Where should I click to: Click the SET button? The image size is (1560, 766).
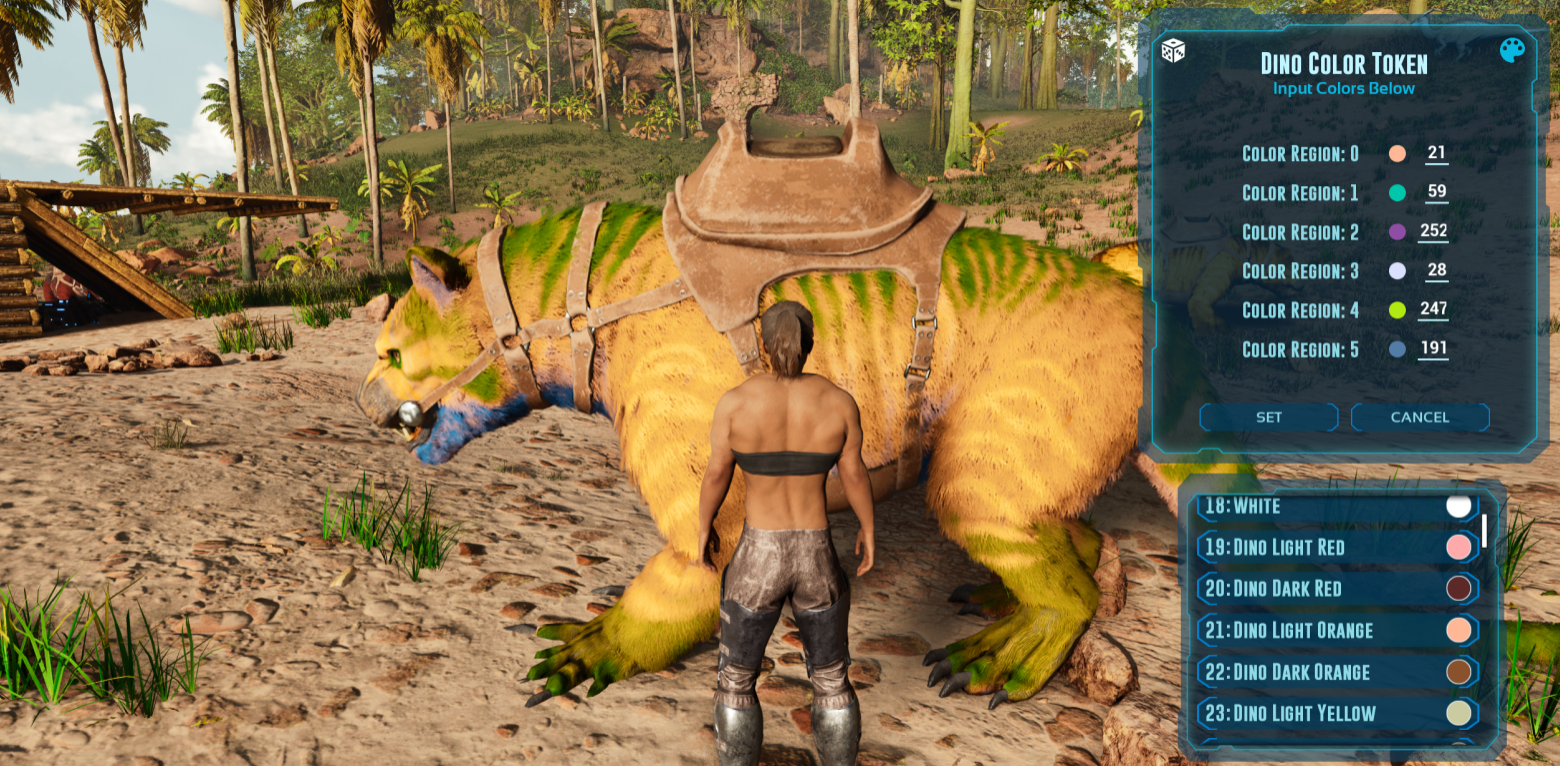[1268, 417]
